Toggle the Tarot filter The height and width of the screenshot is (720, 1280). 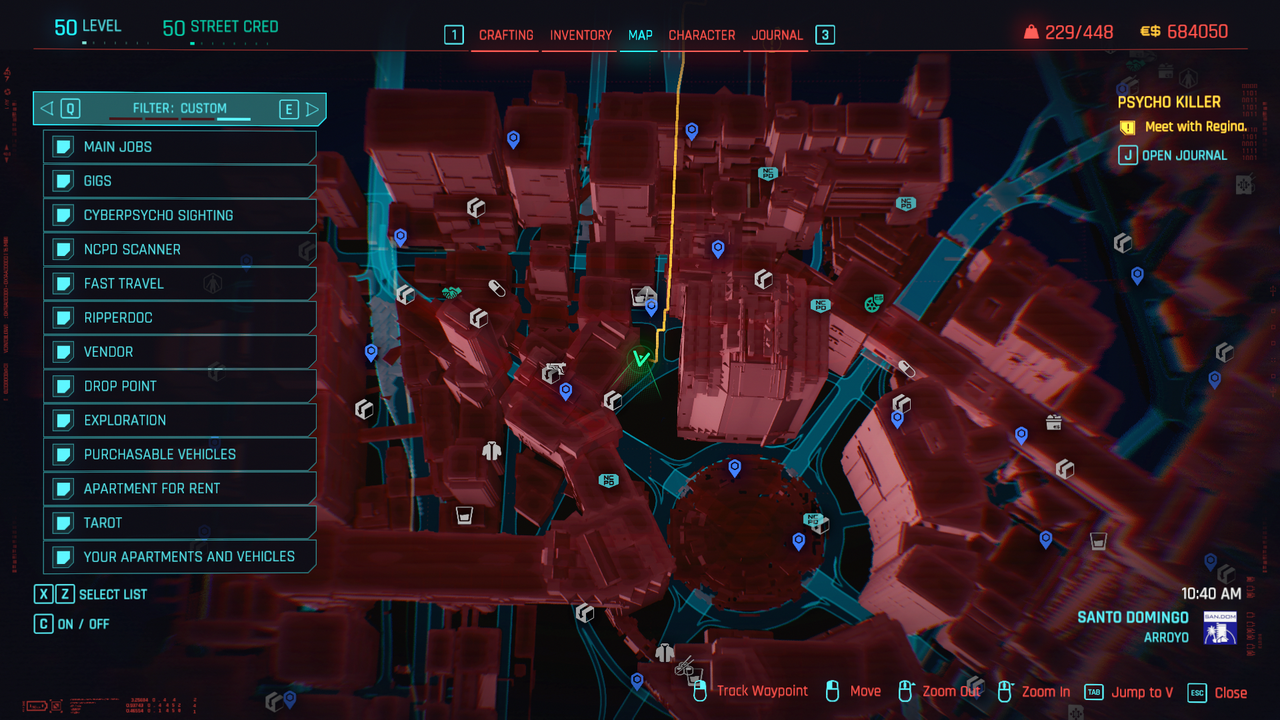180,522
